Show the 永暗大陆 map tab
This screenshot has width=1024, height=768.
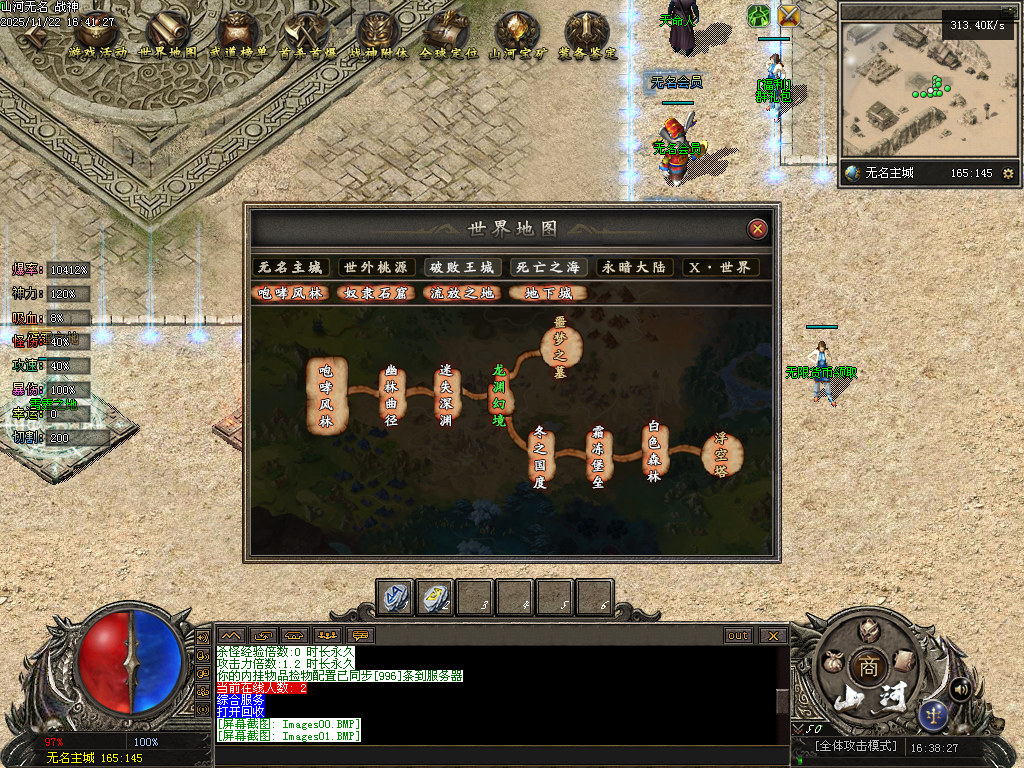634,267
